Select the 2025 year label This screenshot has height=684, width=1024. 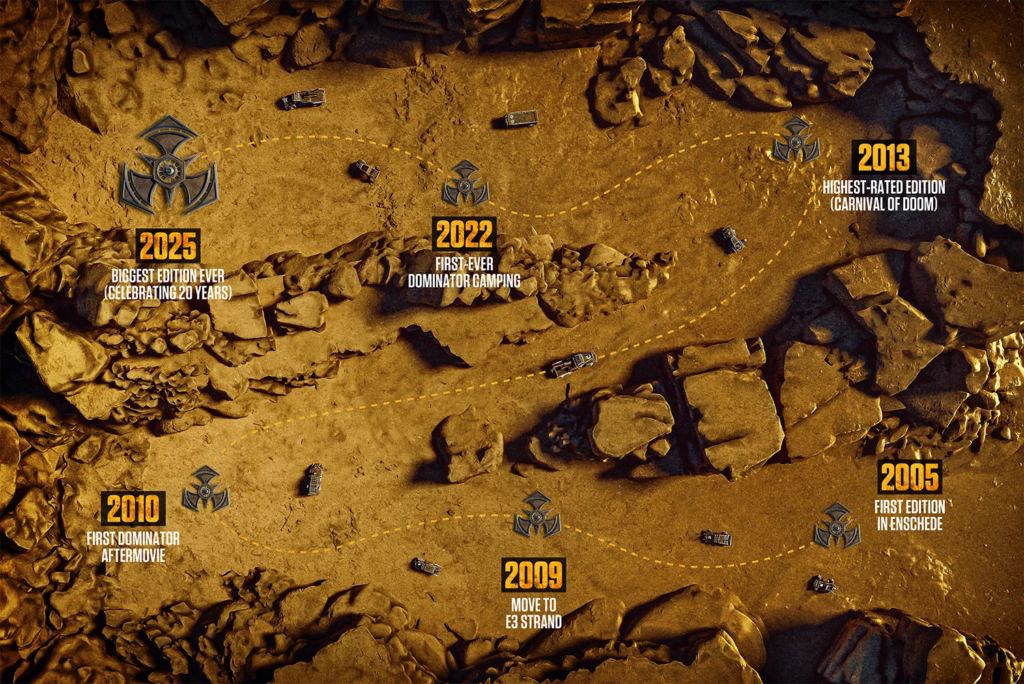point(169,246)
